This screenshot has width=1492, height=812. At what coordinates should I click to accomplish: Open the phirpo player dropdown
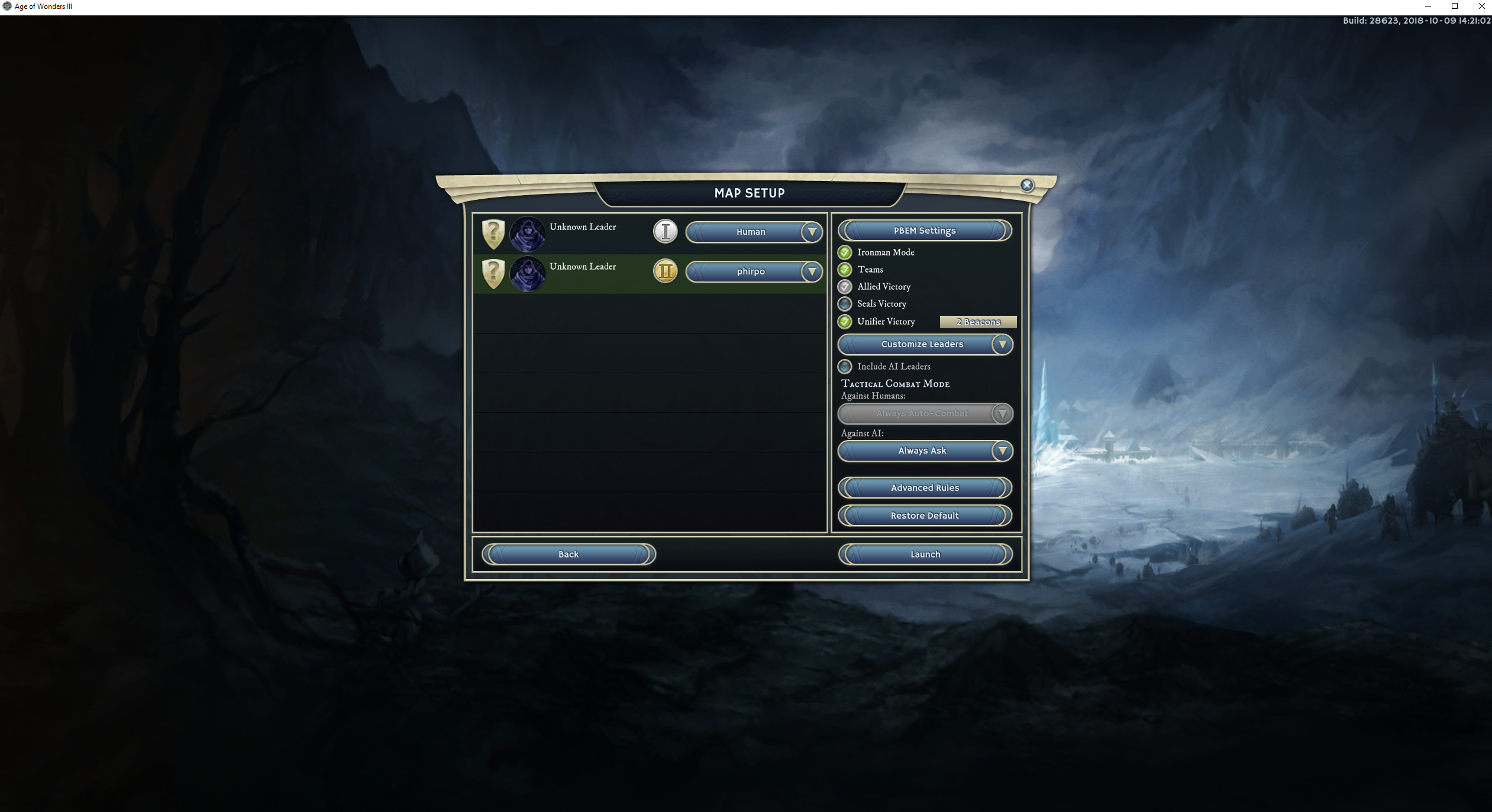tap(753, 271)
